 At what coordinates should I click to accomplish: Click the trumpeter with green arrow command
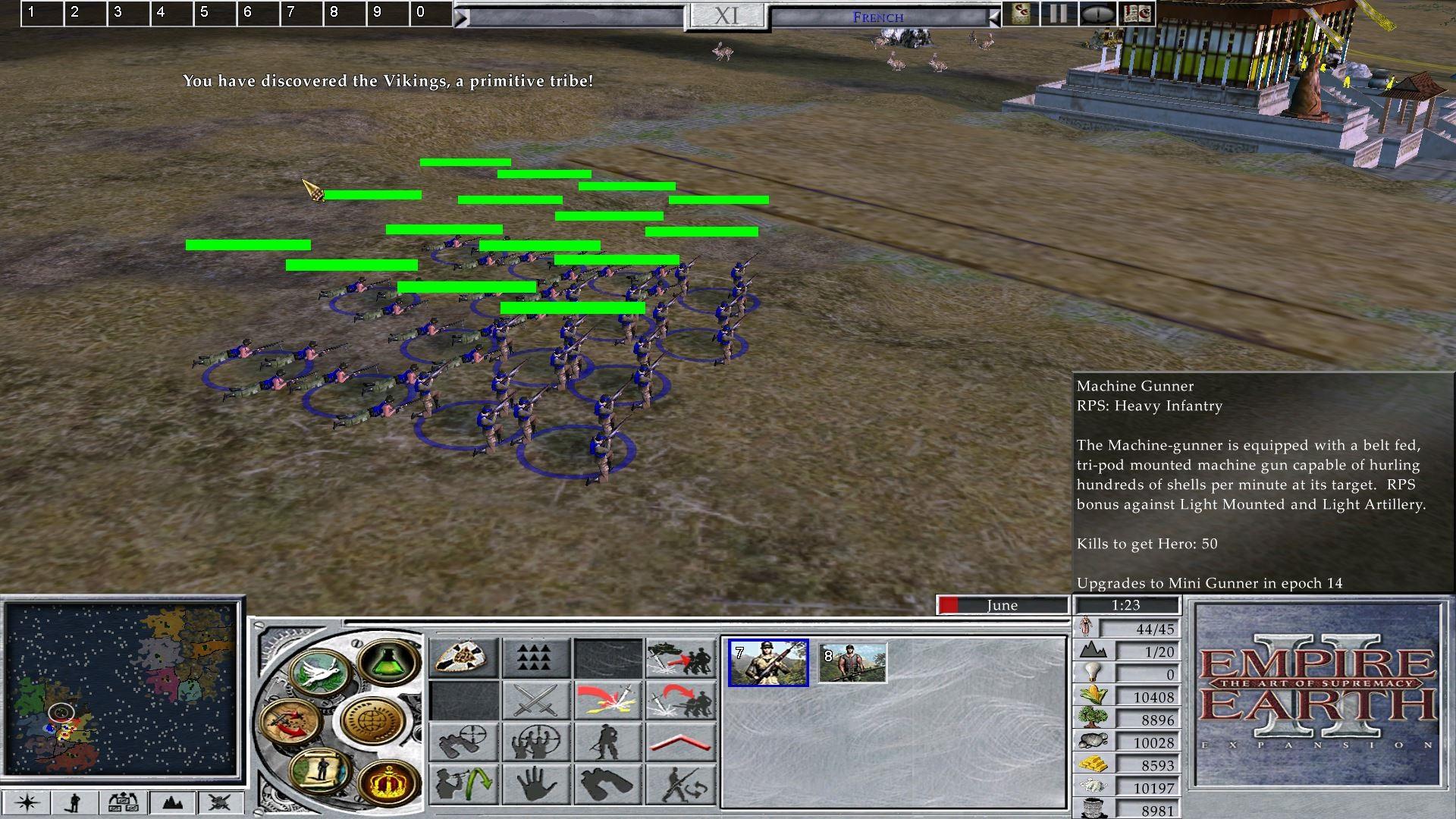coord(463,783)
